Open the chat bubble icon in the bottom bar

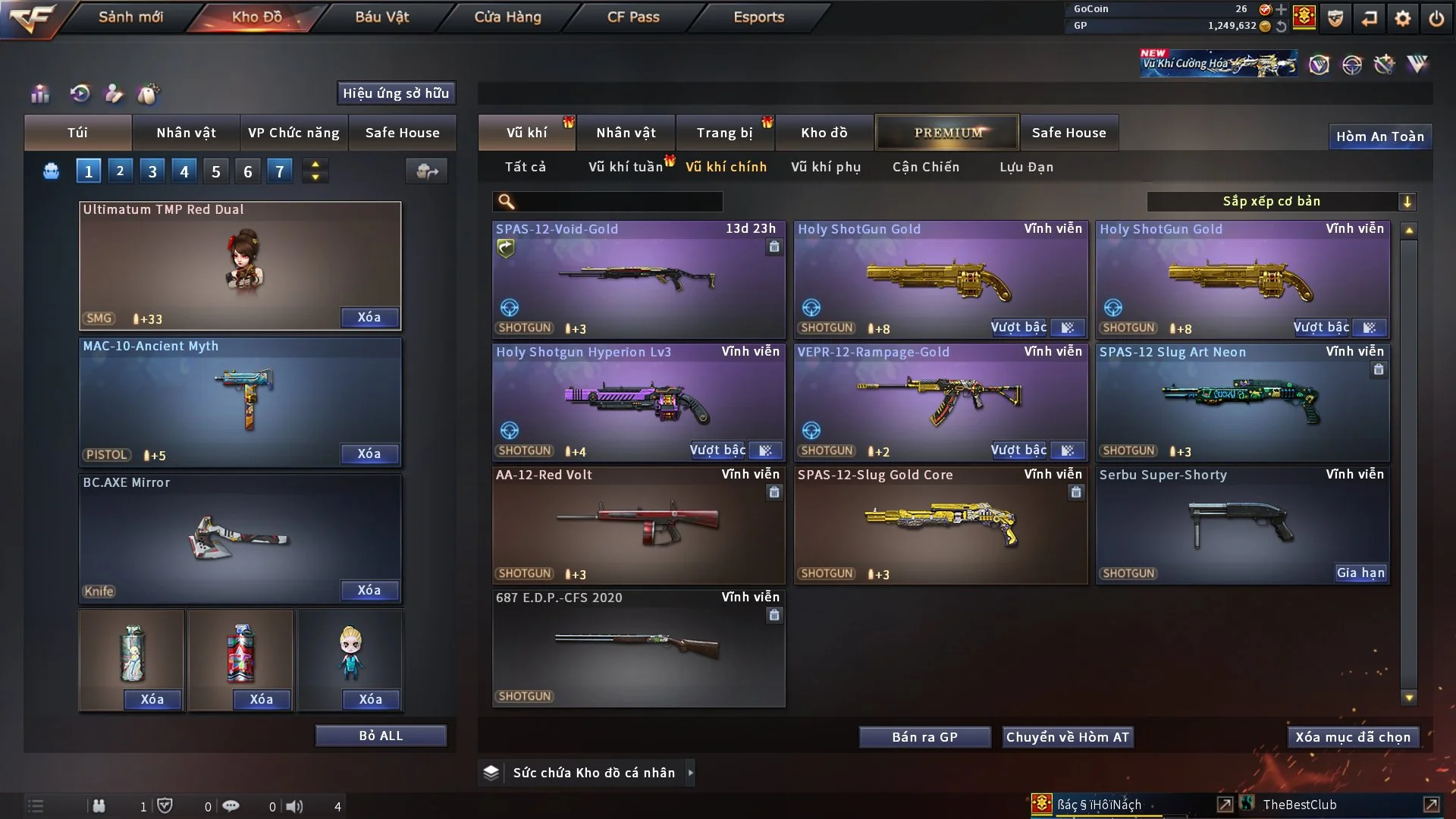[231, 806]
